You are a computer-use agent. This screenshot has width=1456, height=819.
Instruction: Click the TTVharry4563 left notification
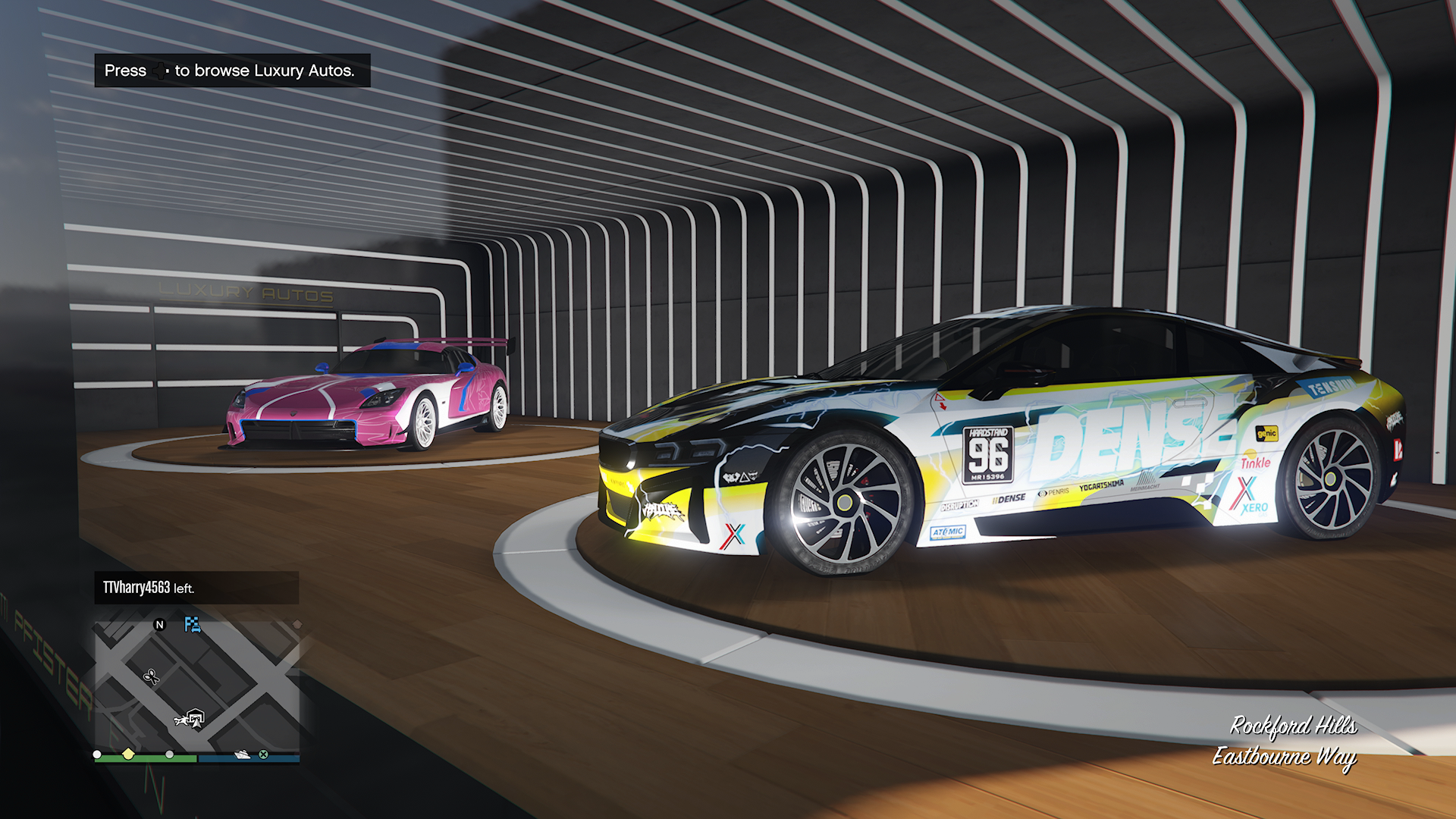tap(196, 588)
